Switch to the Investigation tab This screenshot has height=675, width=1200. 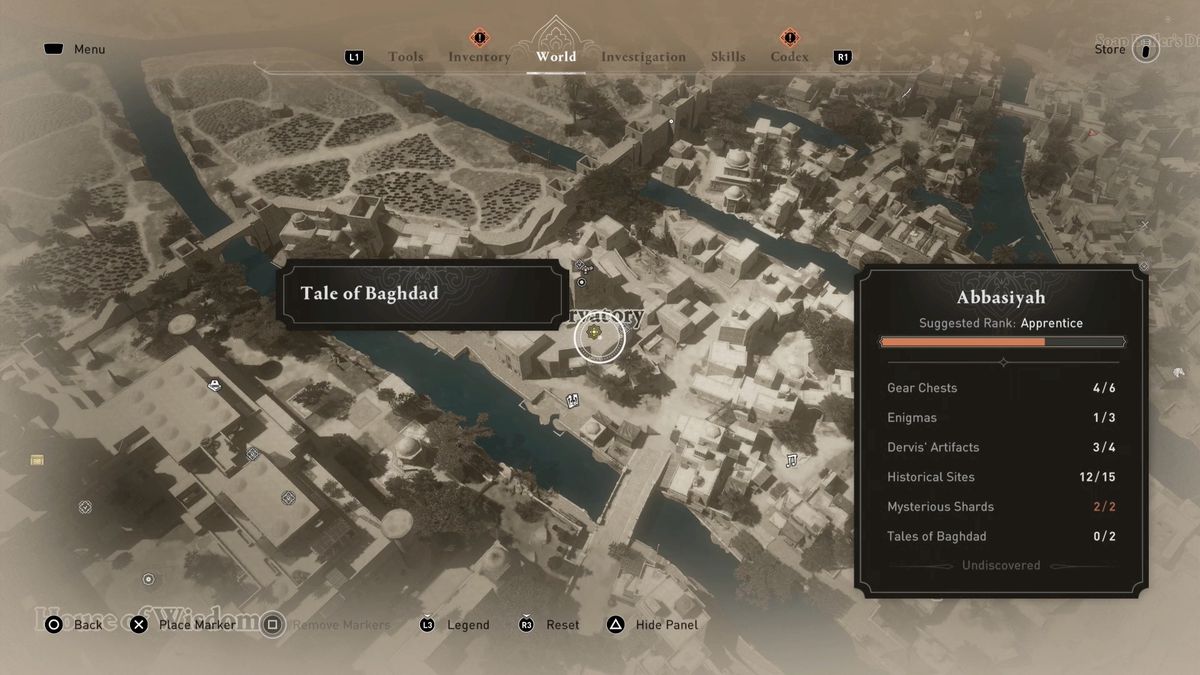643,57
